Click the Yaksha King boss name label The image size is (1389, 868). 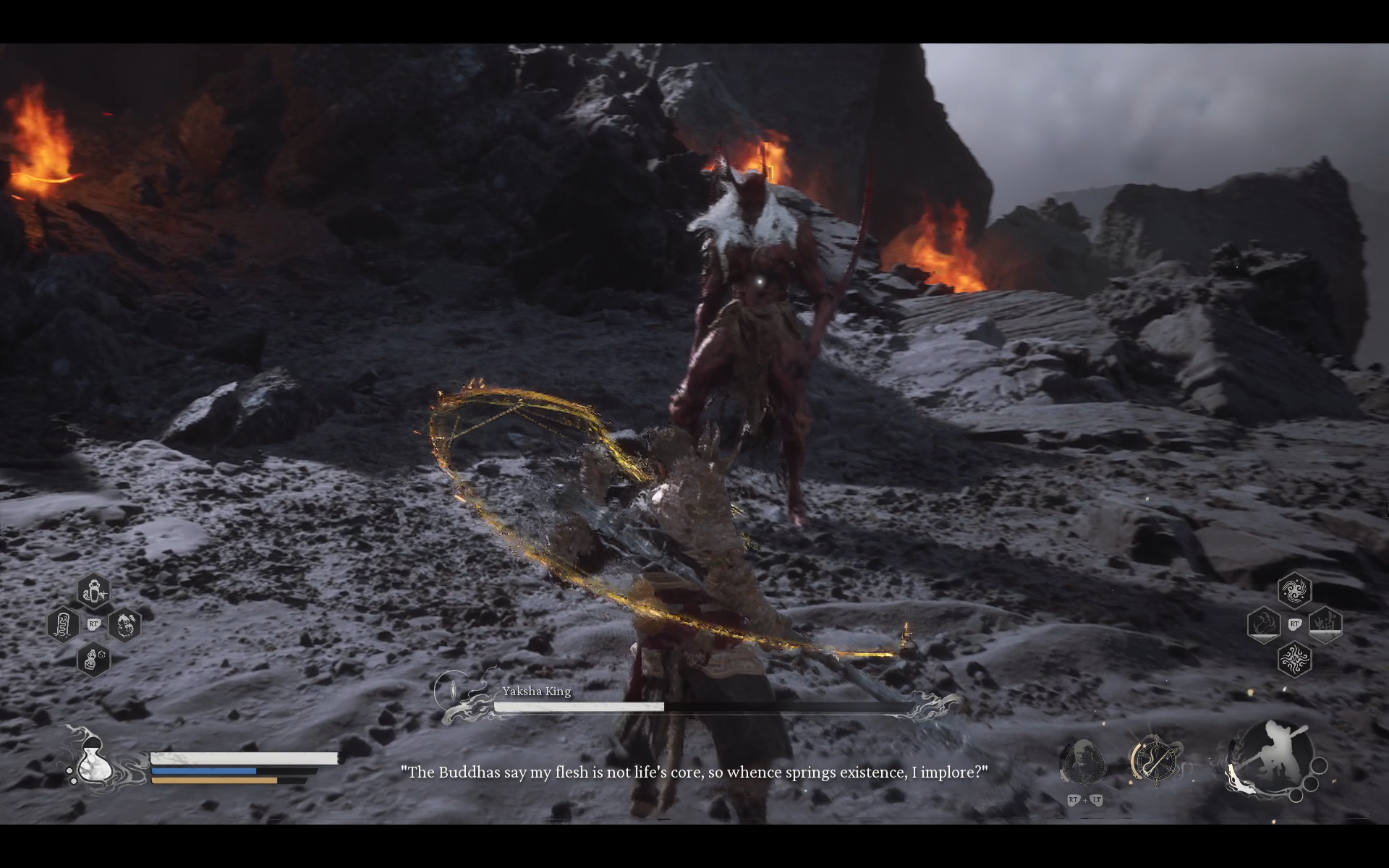(537, 692)
